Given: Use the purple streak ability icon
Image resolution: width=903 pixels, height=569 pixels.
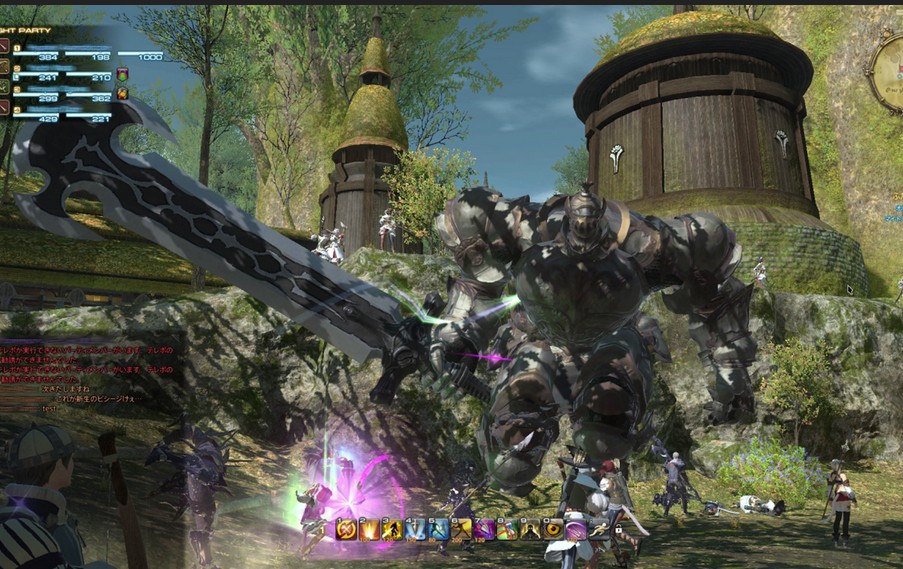Looking at the screenshot, I should 577,529.
